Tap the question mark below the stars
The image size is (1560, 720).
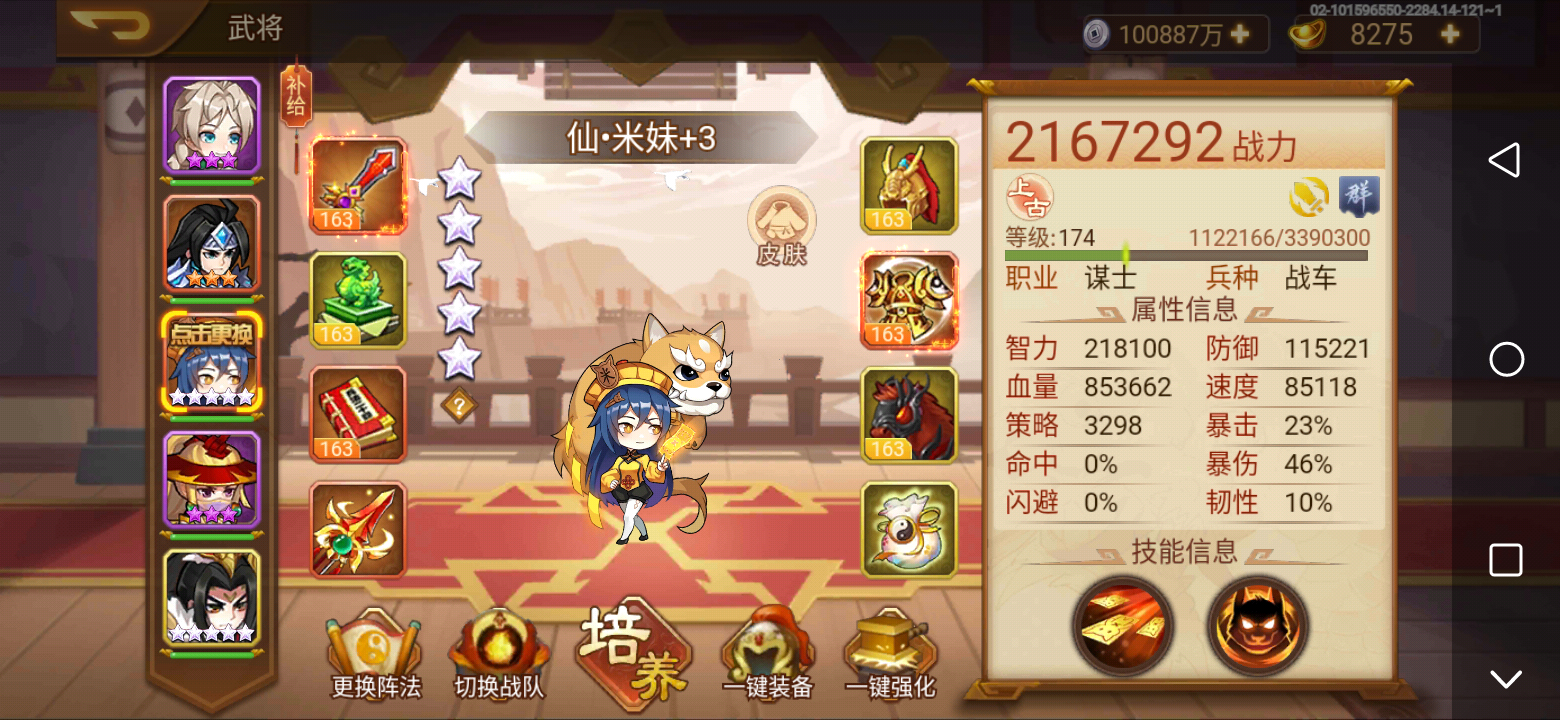[x=460, y=405]
